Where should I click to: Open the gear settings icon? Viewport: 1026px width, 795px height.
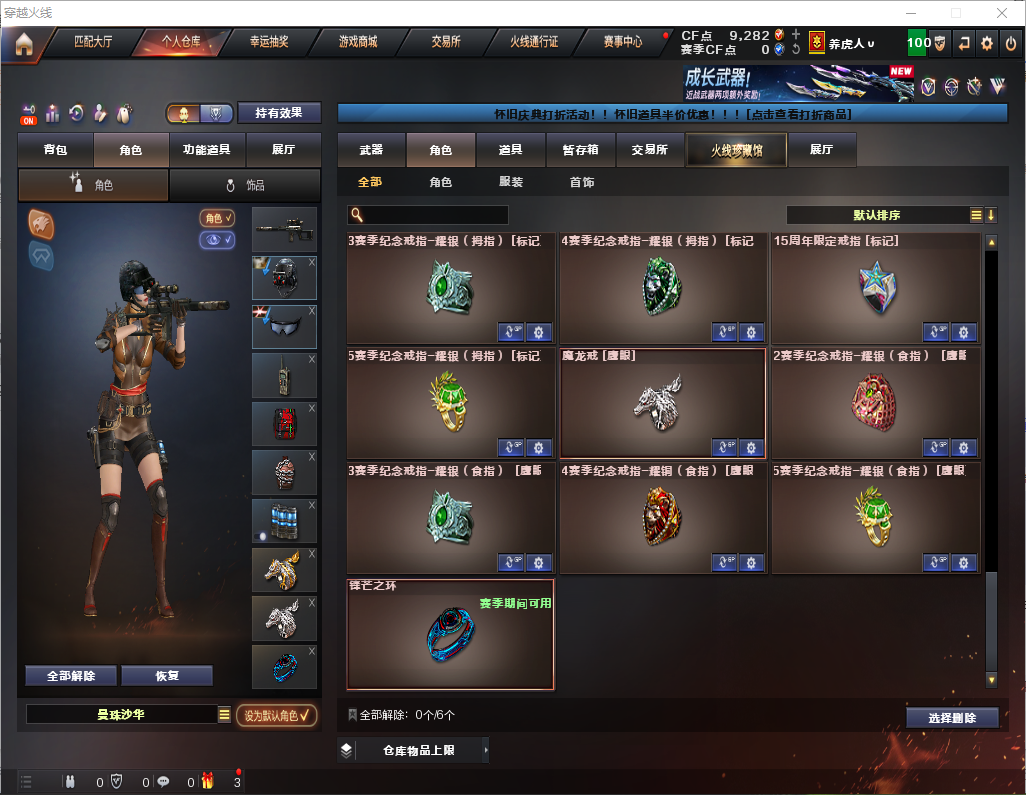click(x=987, y=43)
